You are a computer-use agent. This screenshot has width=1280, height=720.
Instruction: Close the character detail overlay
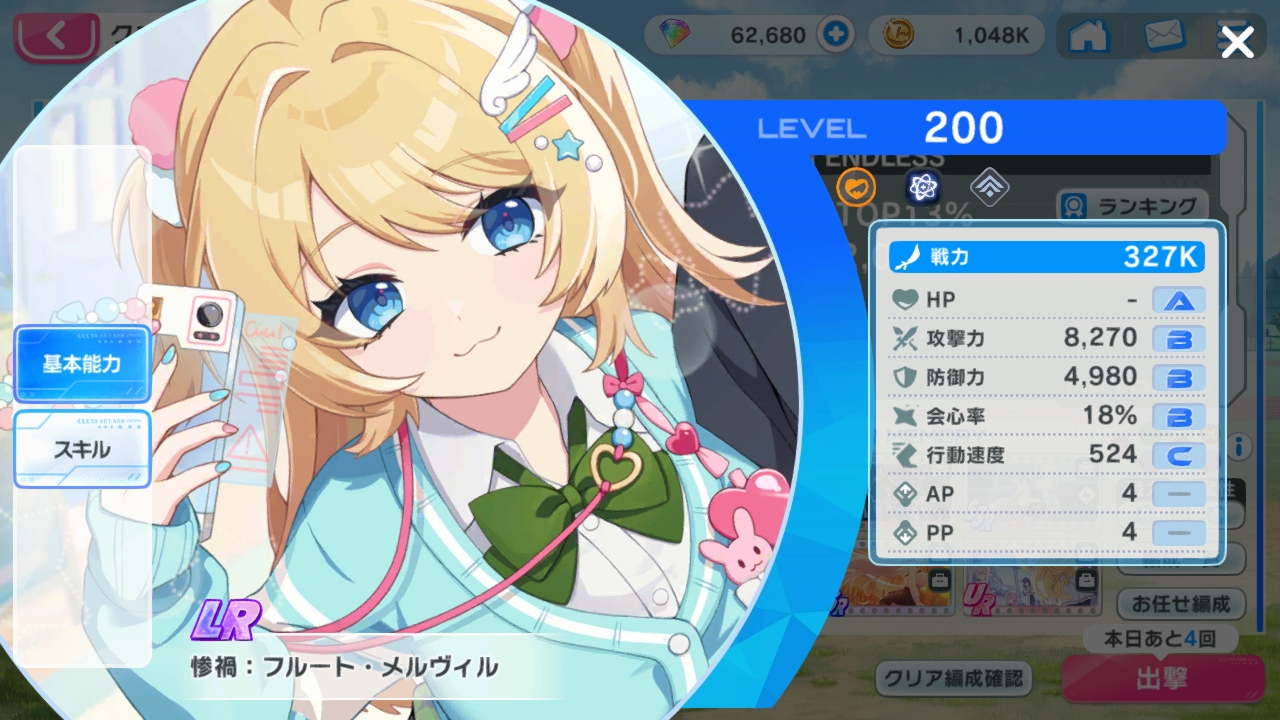pyautogui.click(x=1237, y=42)
